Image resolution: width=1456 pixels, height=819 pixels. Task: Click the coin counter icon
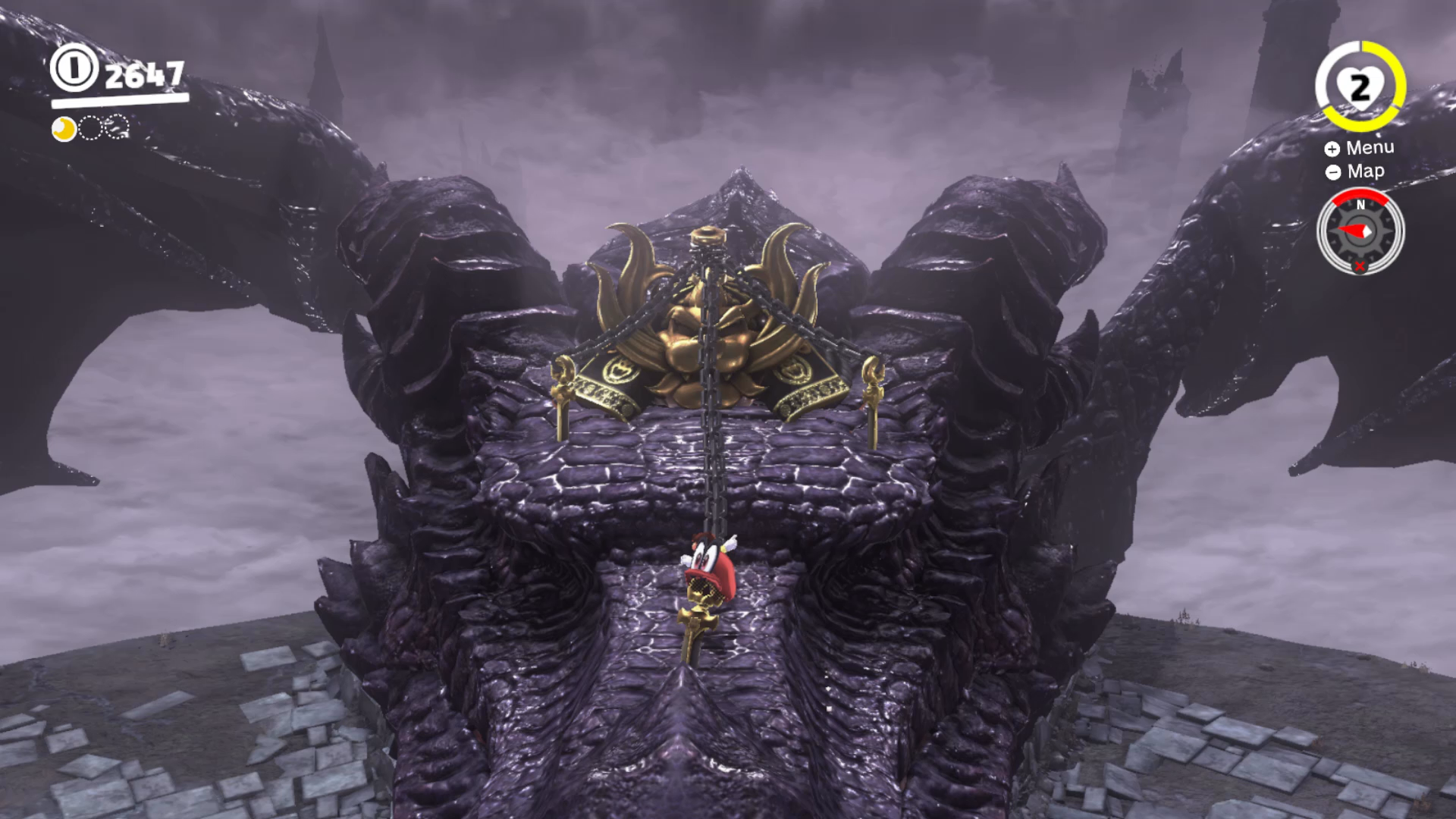[74, 70]
